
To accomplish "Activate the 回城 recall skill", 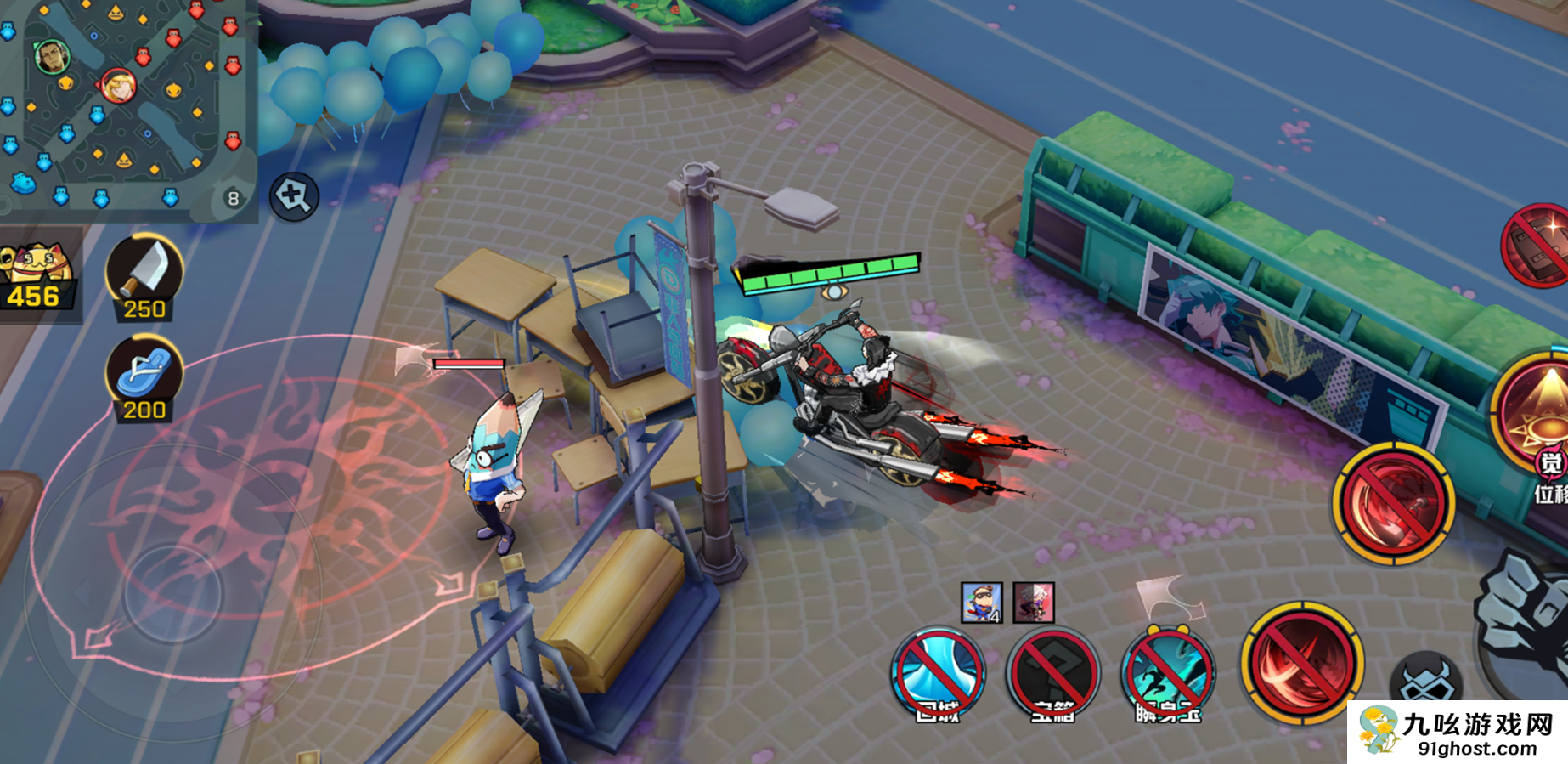I will [938, 676].
